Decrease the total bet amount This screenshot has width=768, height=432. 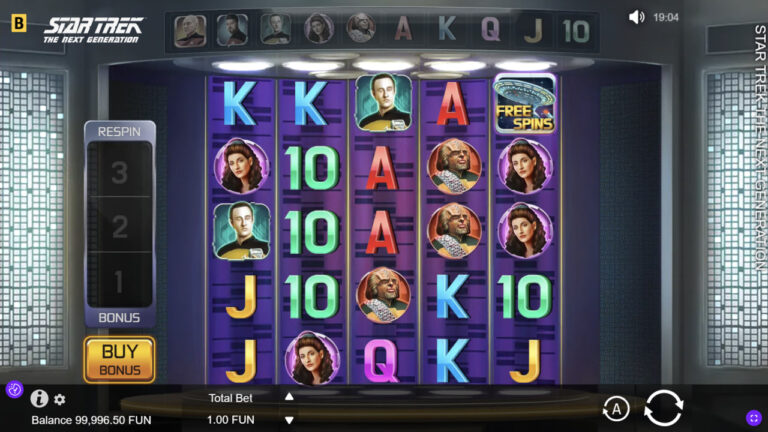coord(289,419)
